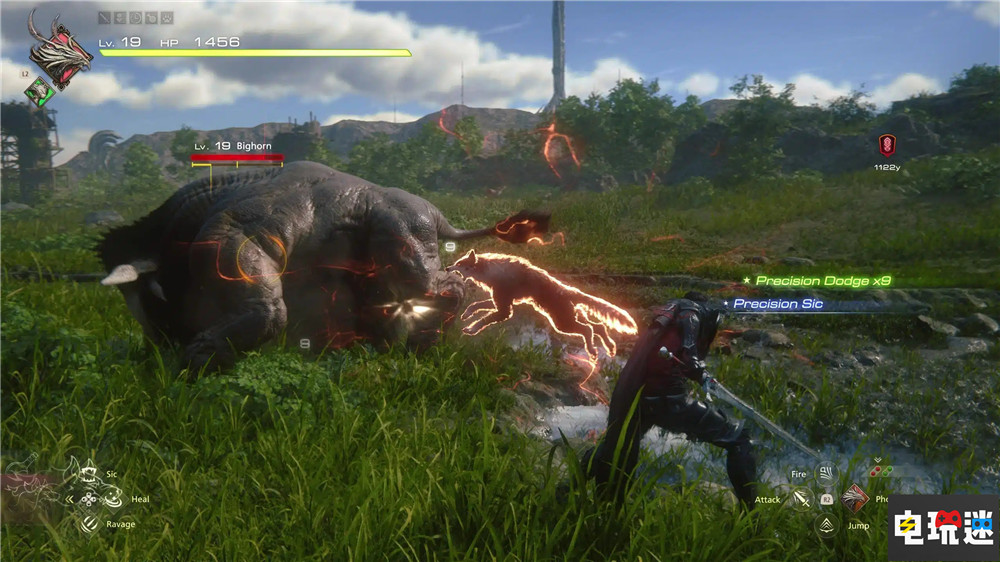This screenshot has width=1000, height=562.
Task: Hit the Jump action icon
Action: click(826, 524)
